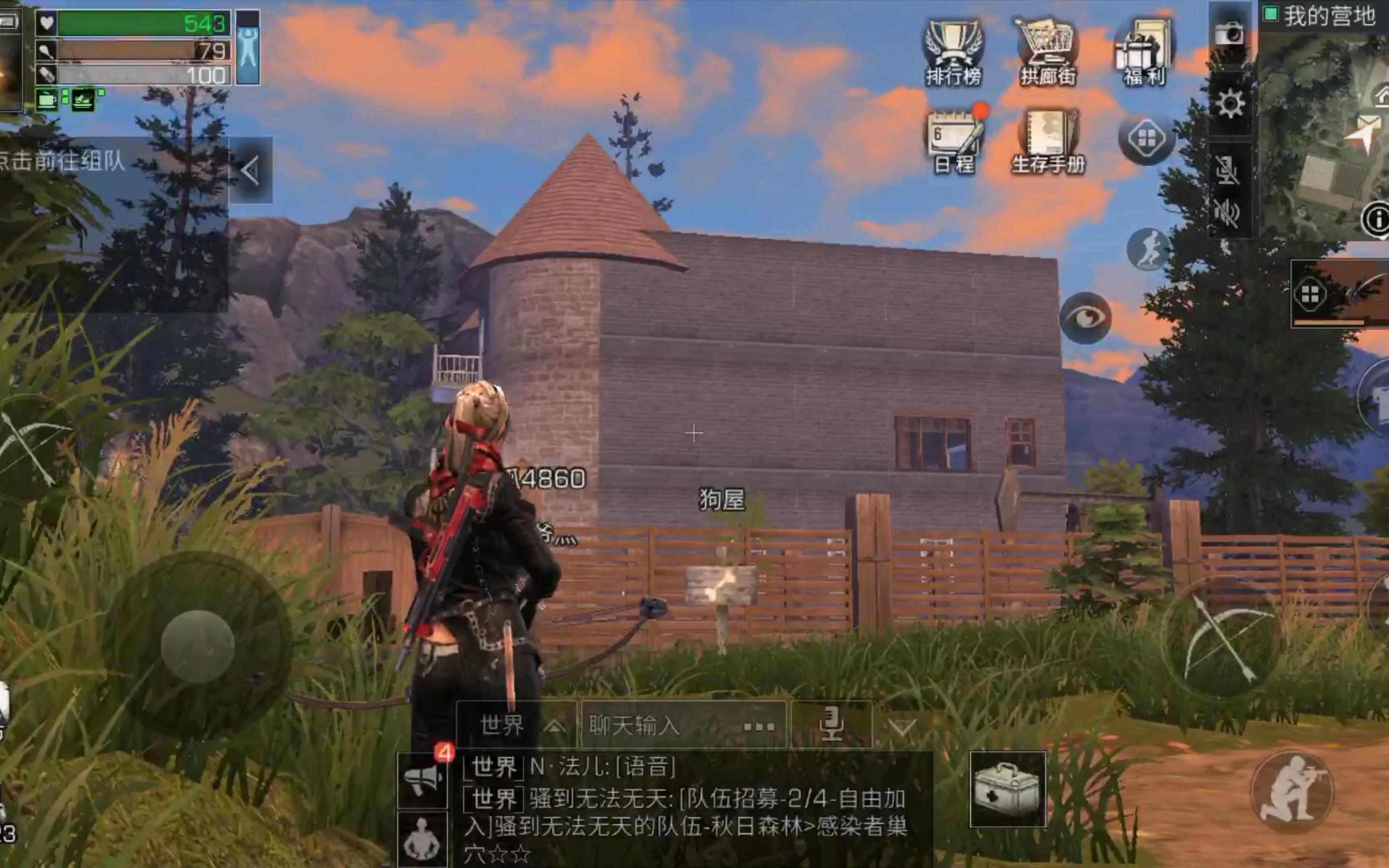Open the 福利 rewards menu
The image size is (1389, 868).
(x=1143, y=52)
